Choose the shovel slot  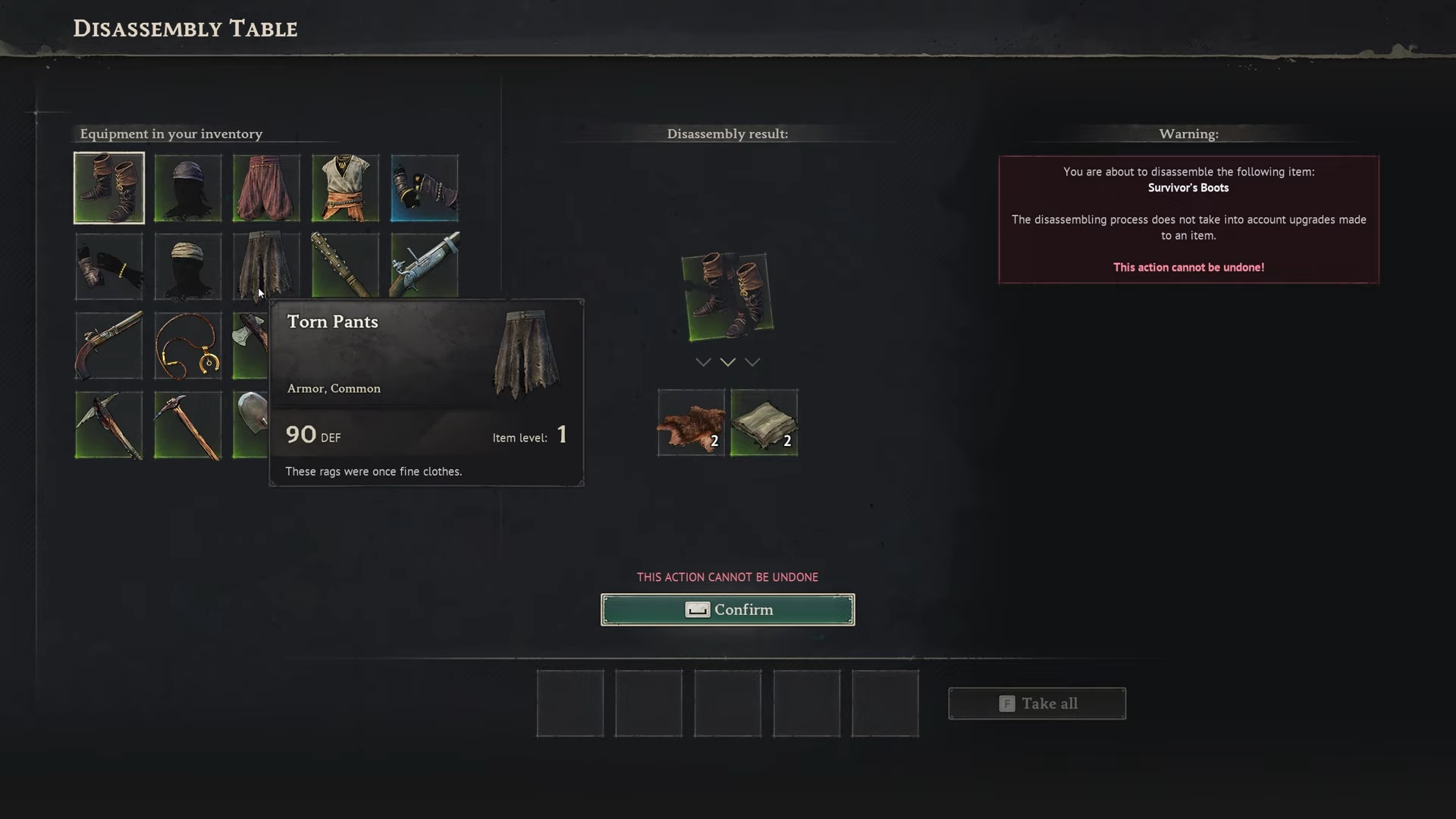click(250, 425)
